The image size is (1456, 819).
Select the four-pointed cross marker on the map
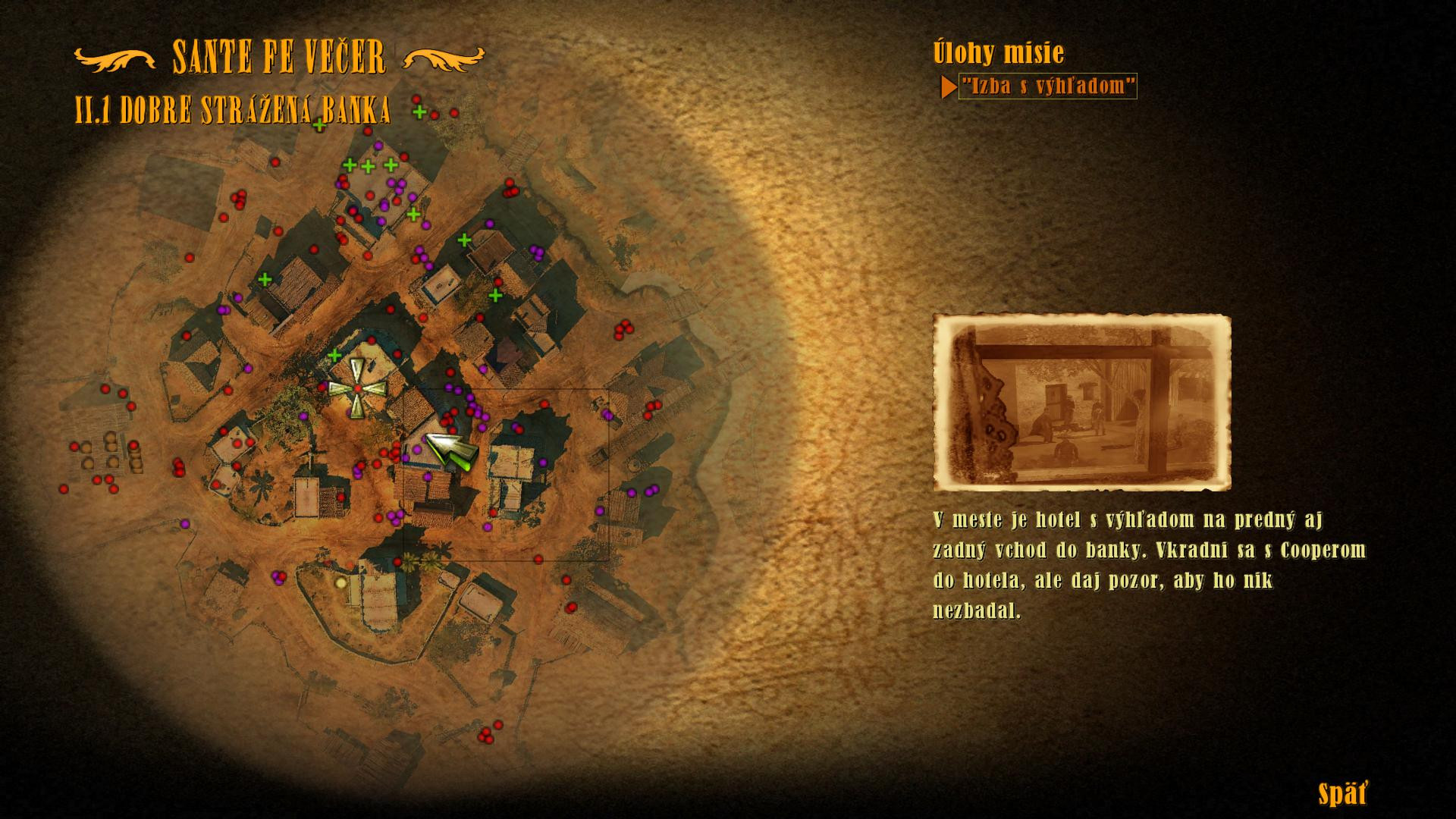pos(357,389)
